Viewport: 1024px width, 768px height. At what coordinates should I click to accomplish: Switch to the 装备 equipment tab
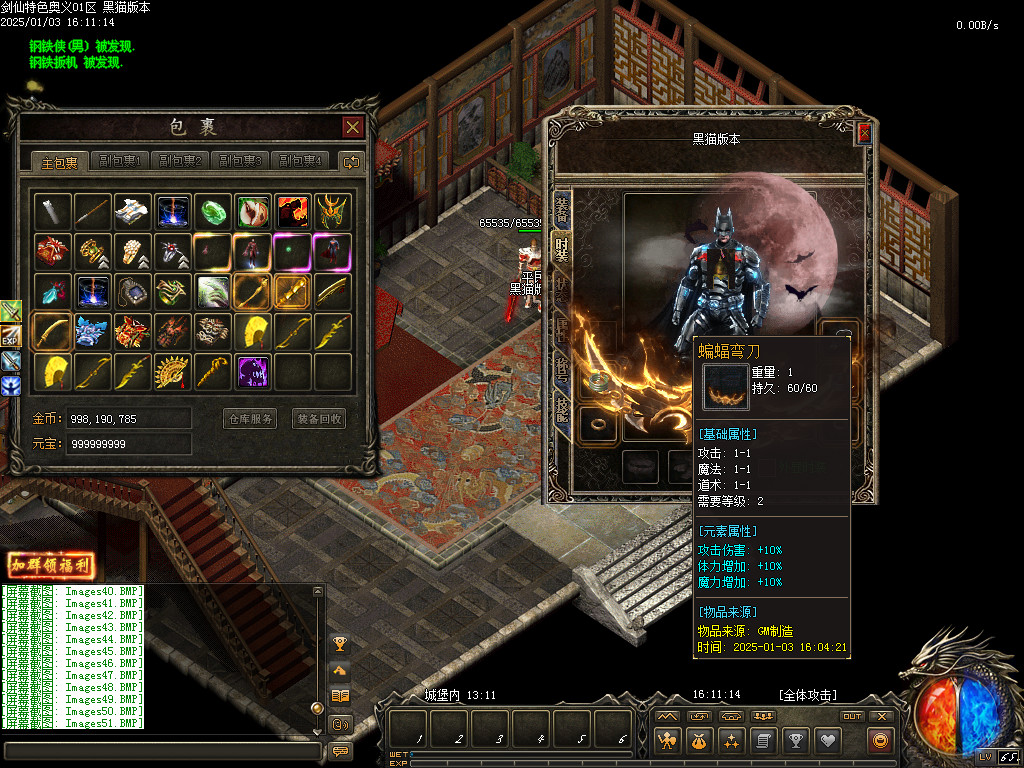562,208
